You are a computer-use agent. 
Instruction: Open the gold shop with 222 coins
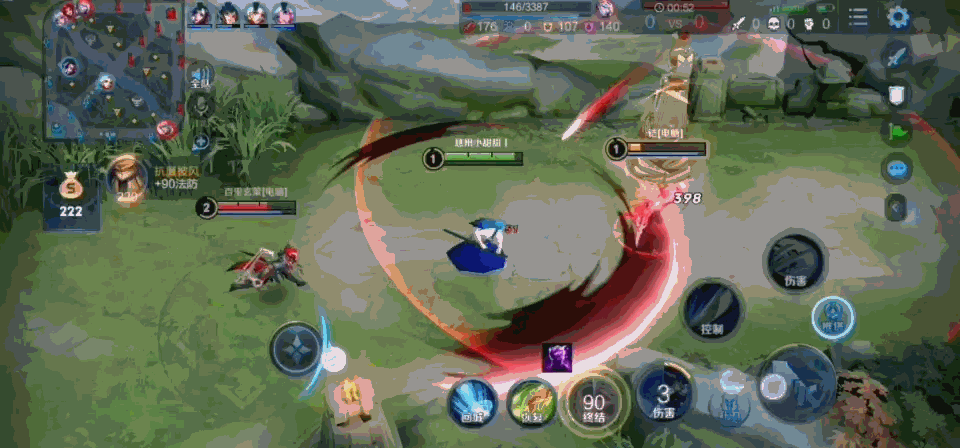pos(70,198)
